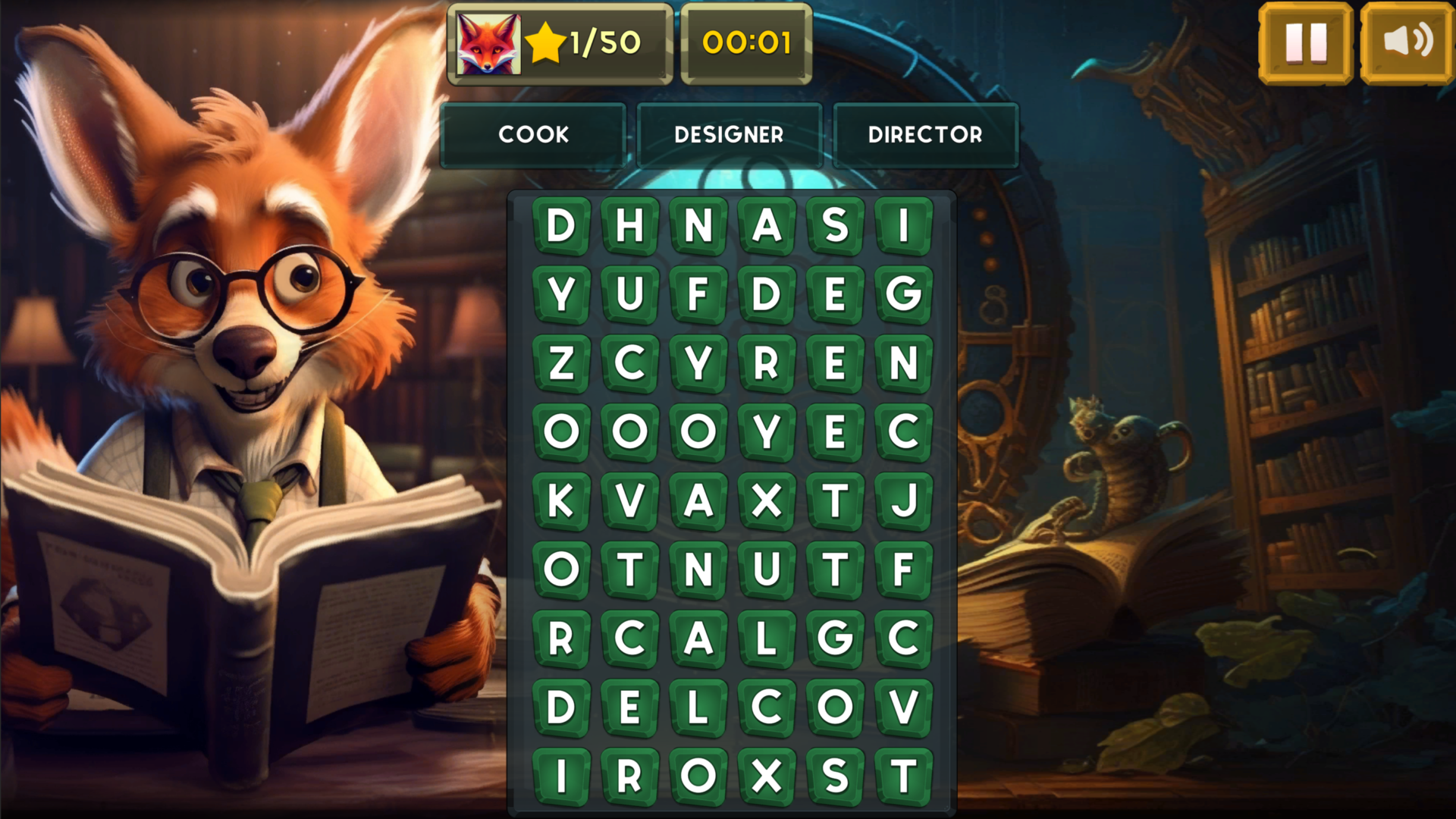Select the word COOK
1456x819 pixels.
[x=533, y=134]
